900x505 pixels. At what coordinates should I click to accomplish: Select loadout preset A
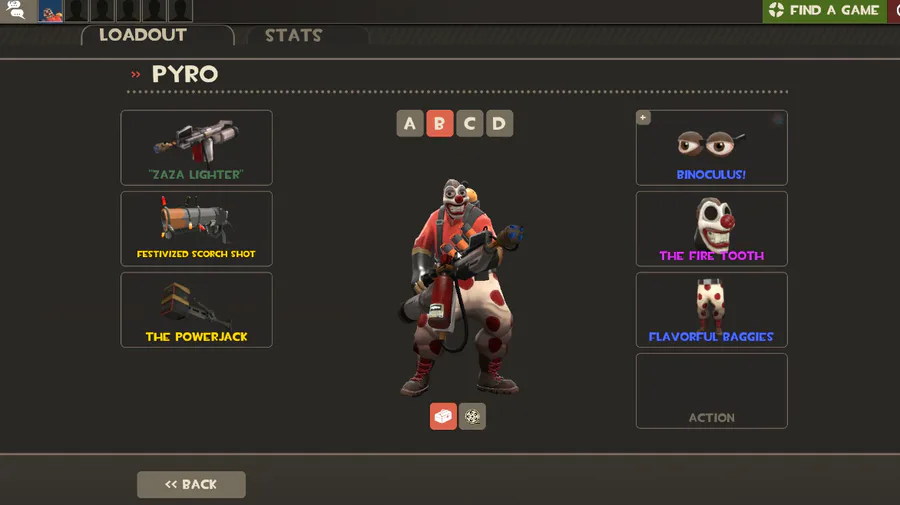(410, 124)
